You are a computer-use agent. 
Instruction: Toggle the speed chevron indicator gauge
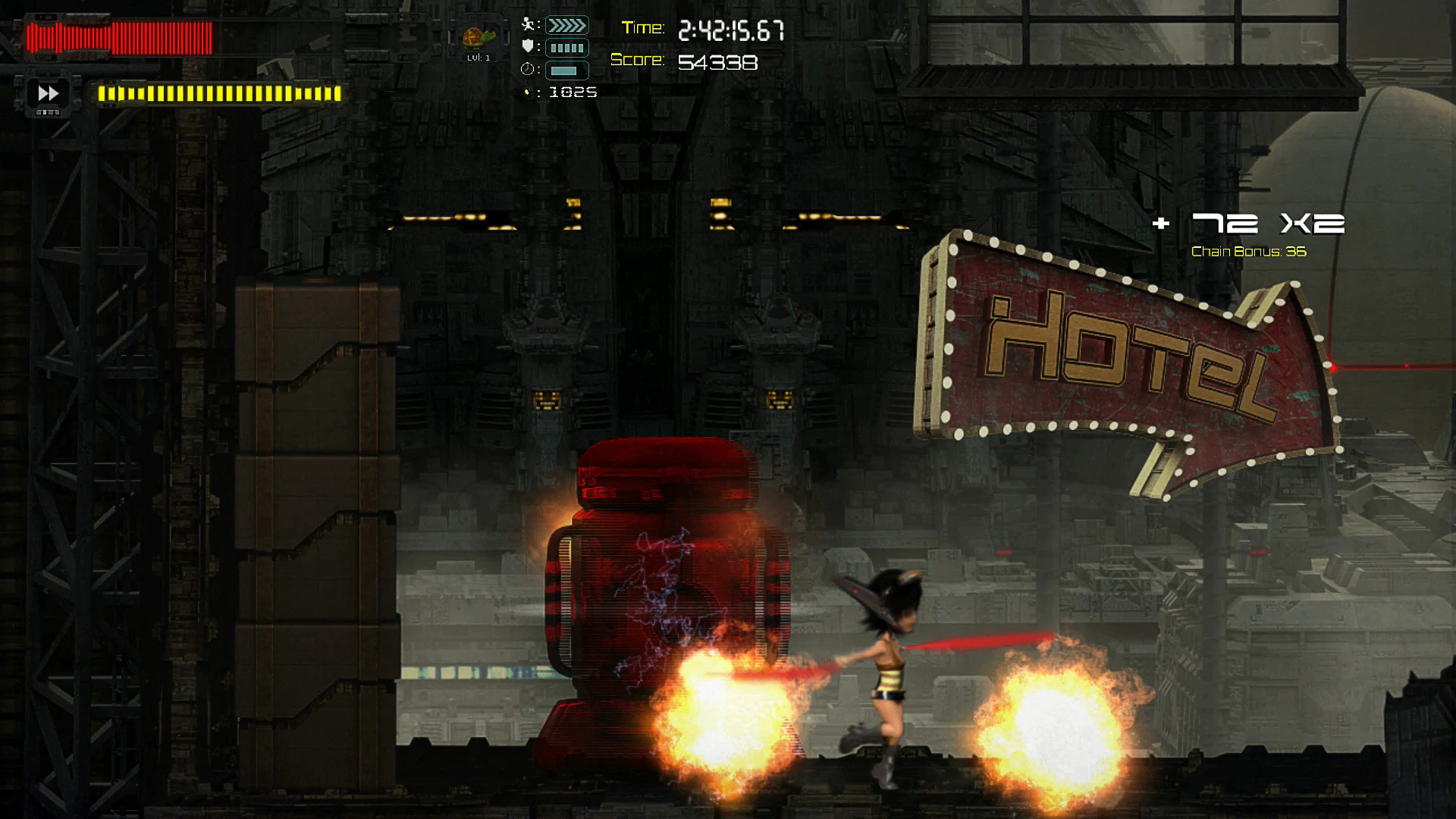(x=567, y=24)
